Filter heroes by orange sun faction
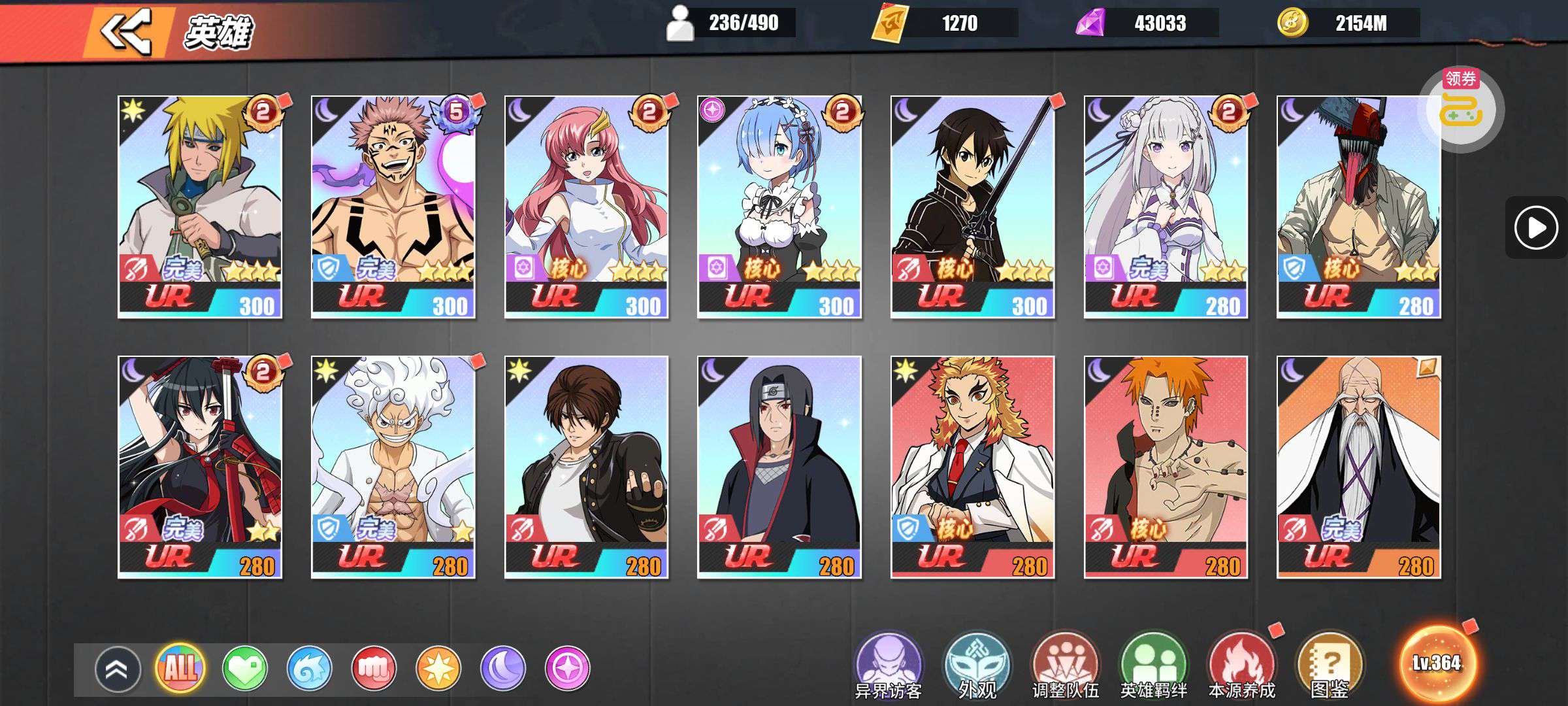Screen dimensions: 1568x706 [438, 668]
